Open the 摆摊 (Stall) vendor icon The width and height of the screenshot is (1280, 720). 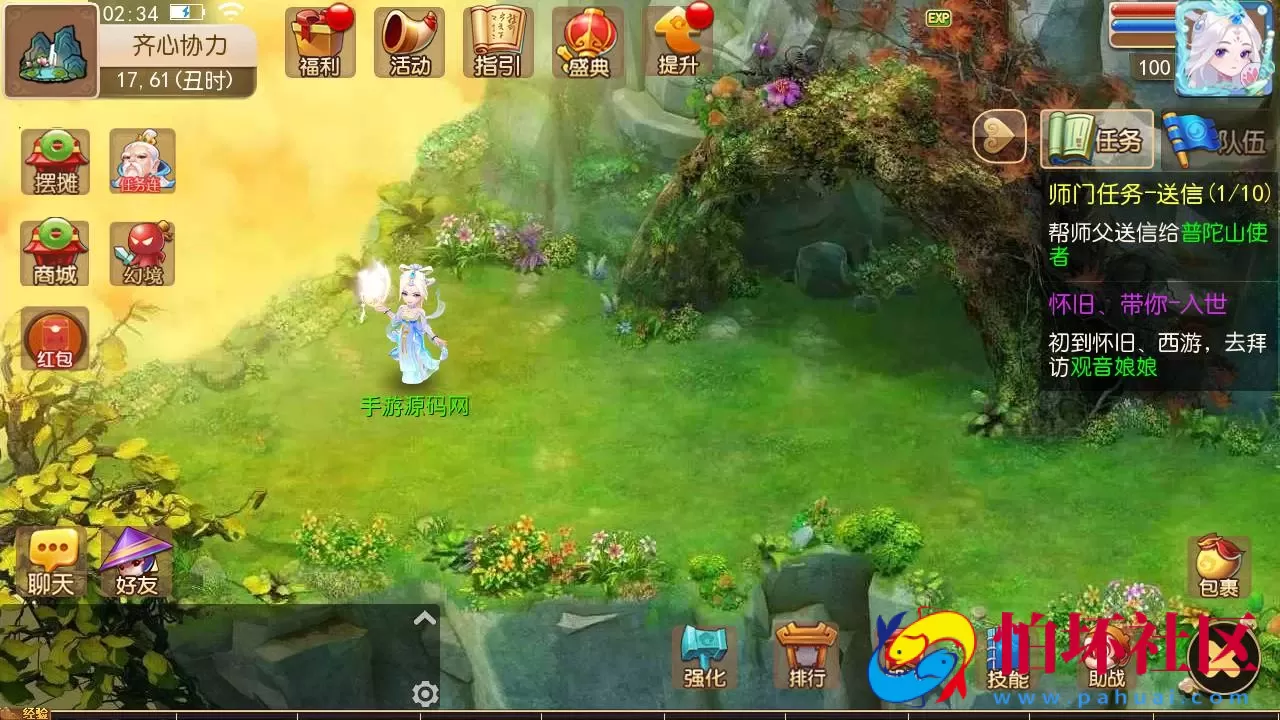[54, 160]
